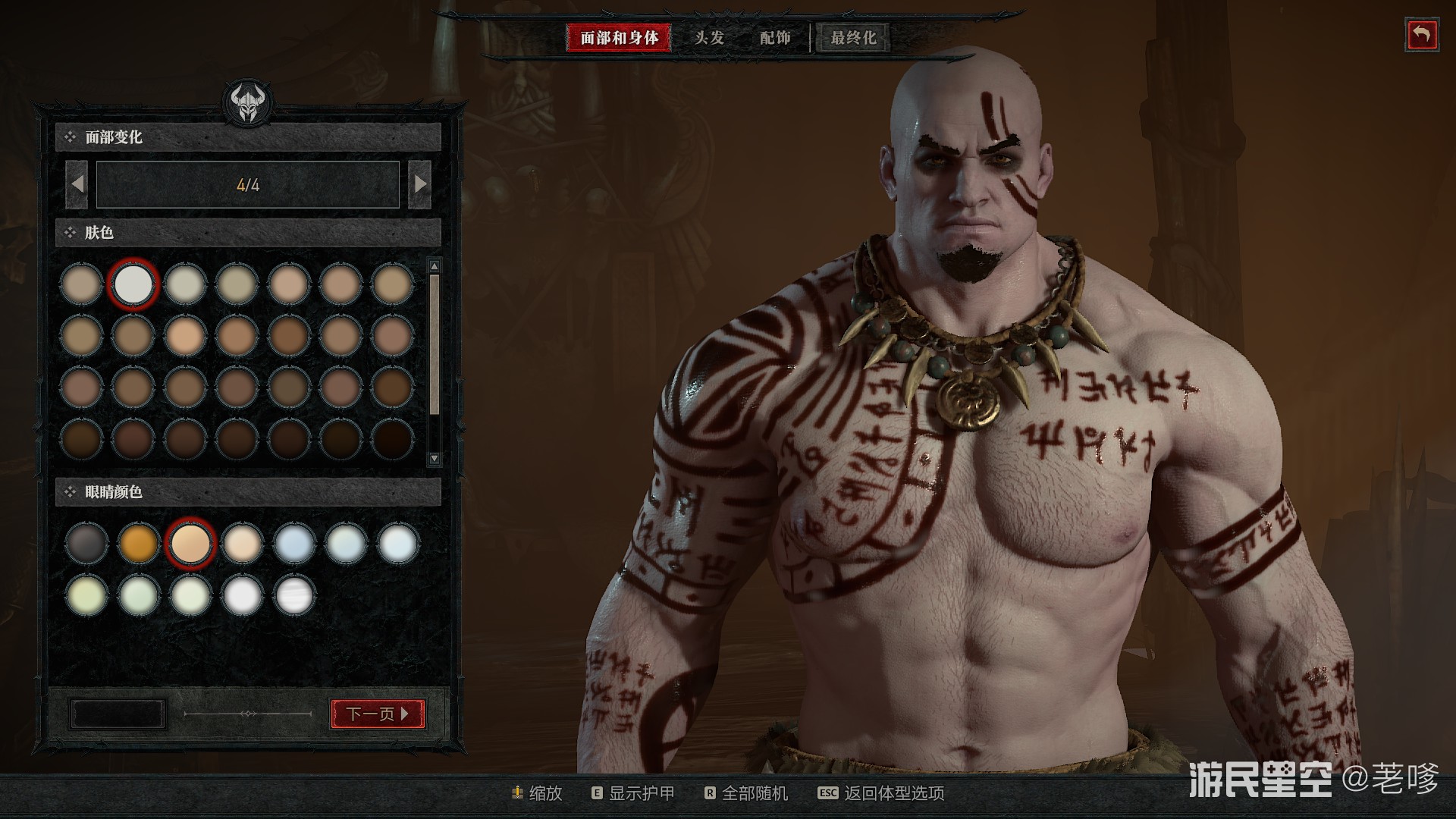This screenshot has height=819, width=1456.
Task: Go to the 最终化 (Finalize) tab
Action: (853, 37)
